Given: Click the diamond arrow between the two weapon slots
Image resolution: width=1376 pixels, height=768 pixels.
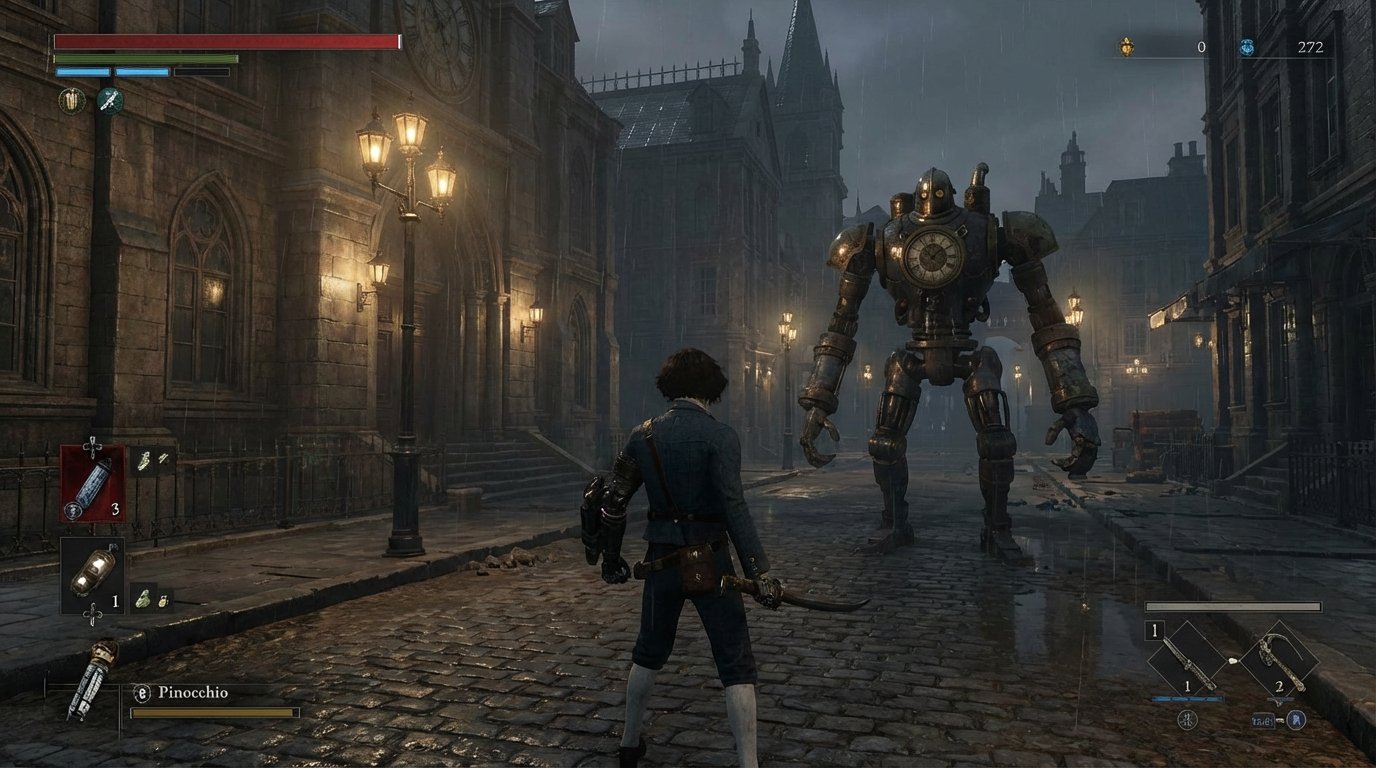Looking at the screenshot, I should (1234, 661).
